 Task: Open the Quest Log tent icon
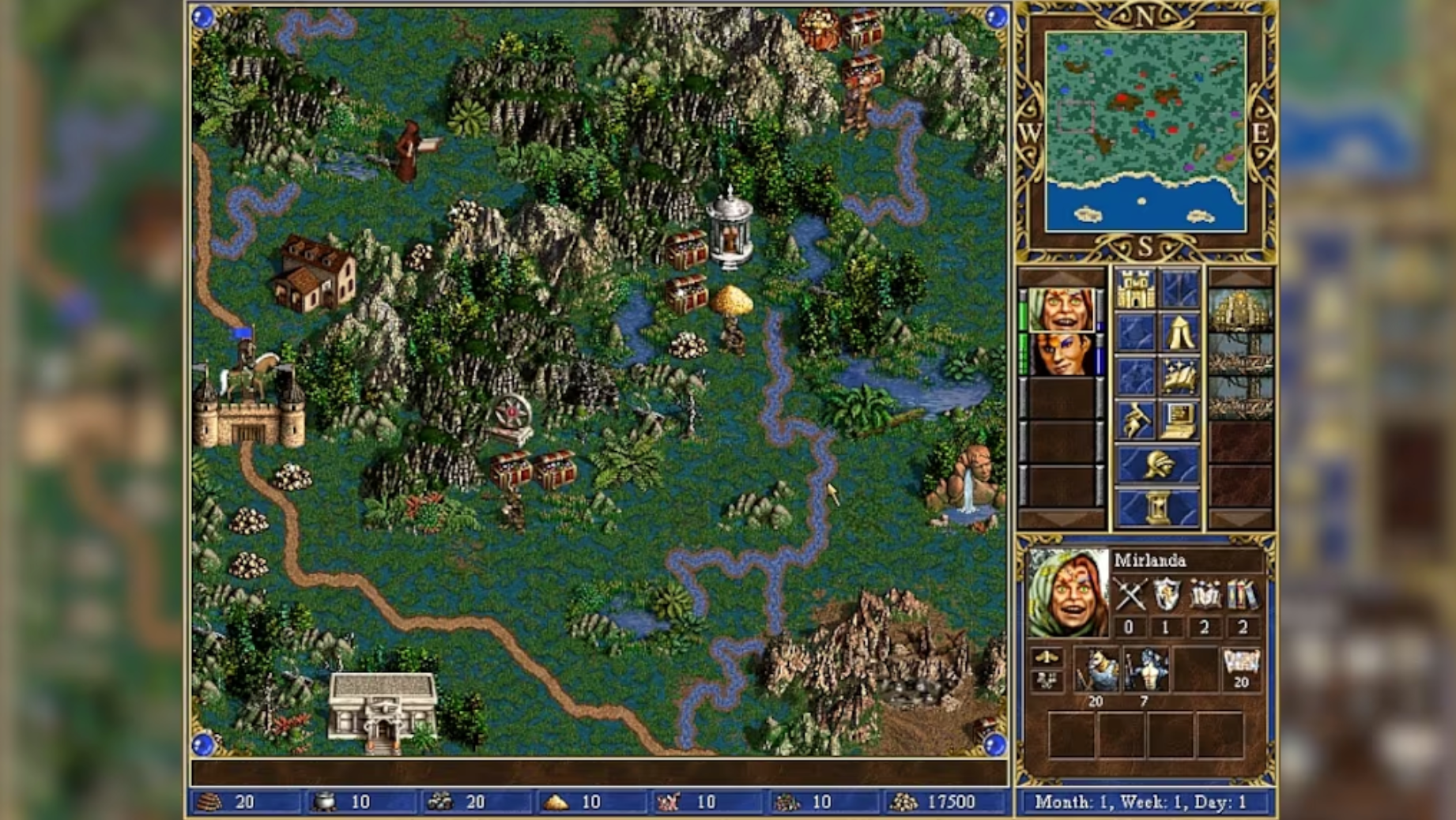[x=1178, y=332]
